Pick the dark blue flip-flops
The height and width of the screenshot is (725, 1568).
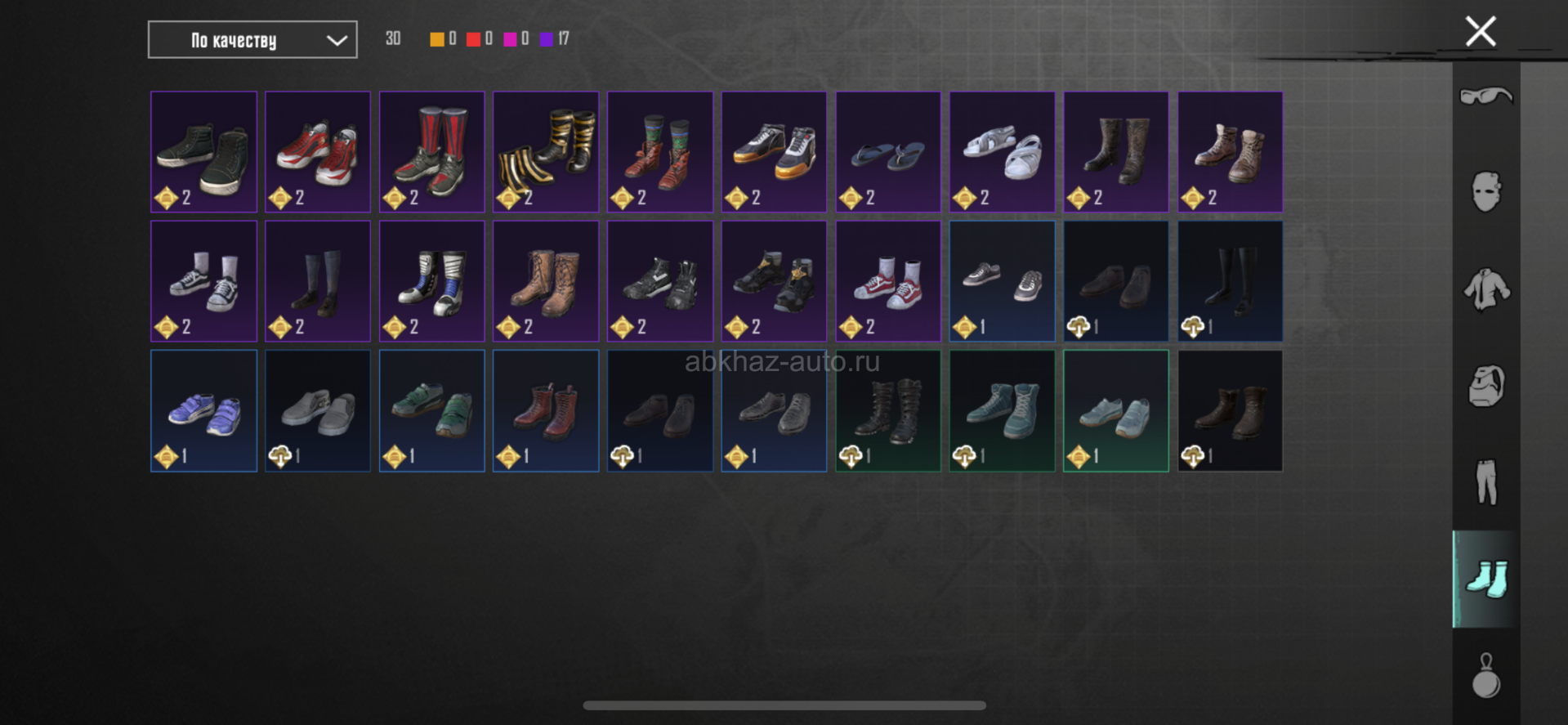tap(887, 152)
